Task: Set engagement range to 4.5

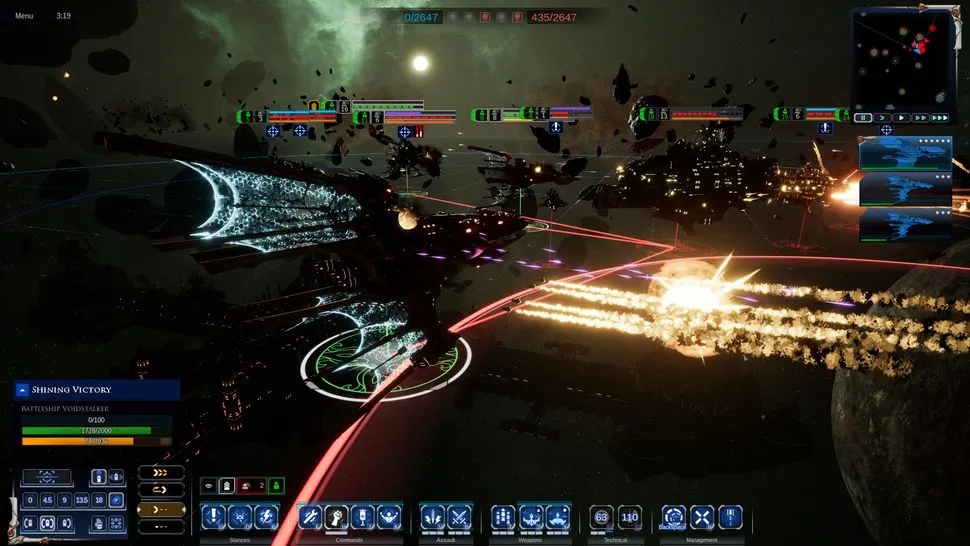Action: (x=47, y=500)
